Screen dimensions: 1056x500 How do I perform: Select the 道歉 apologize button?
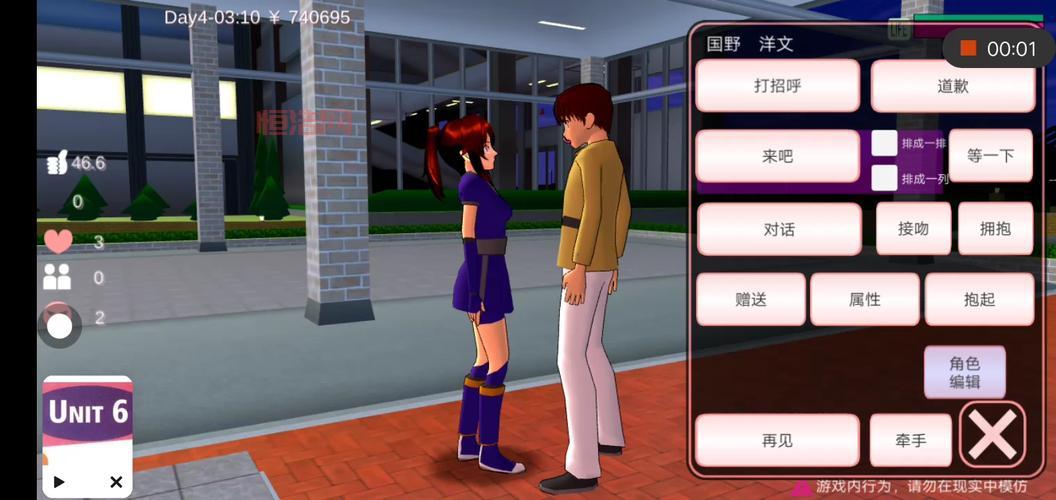952,86
